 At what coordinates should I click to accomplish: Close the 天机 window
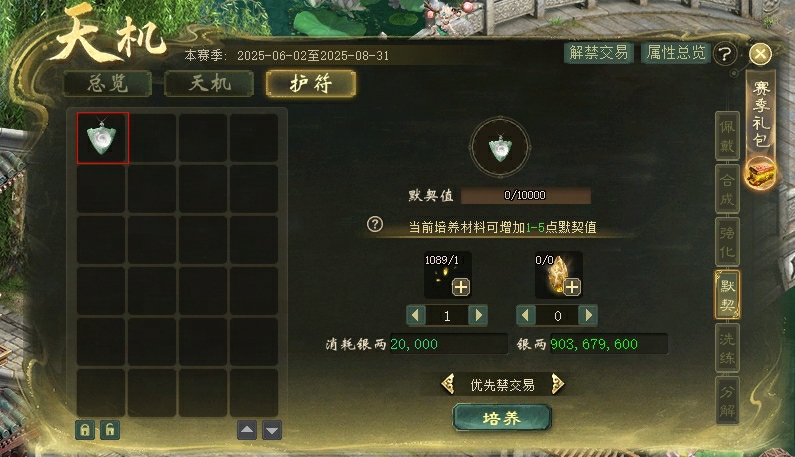point(760,54)
